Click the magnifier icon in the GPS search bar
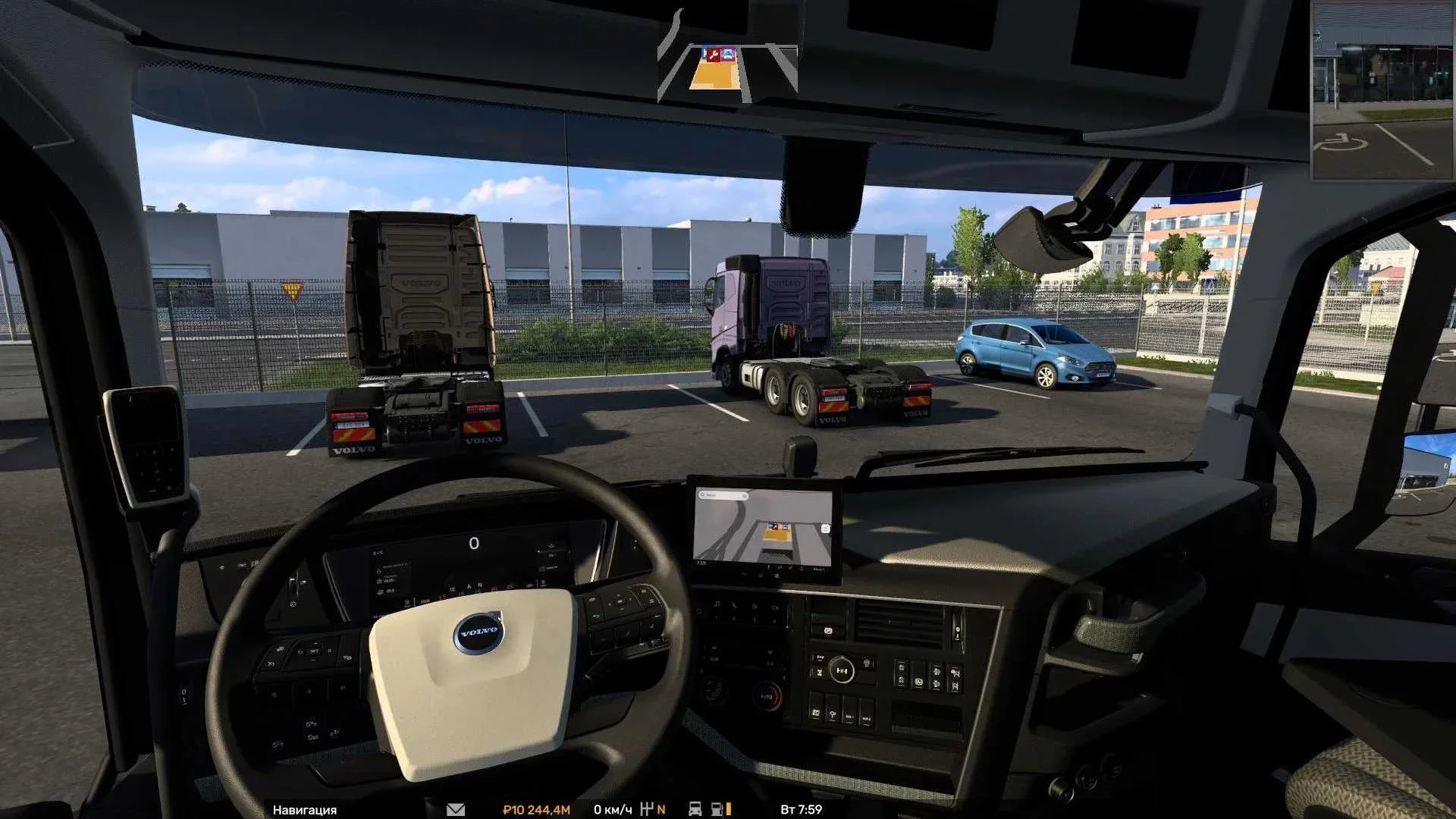The image size is (1456, 819). pos(702,494)
